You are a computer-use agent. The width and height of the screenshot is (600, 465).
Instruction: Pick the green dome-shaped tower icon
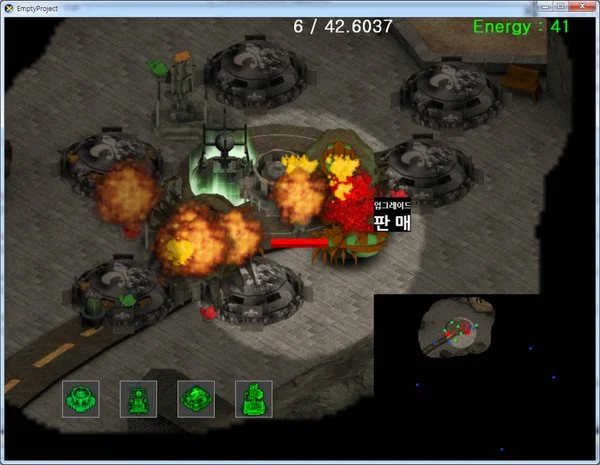click(196, 400)
